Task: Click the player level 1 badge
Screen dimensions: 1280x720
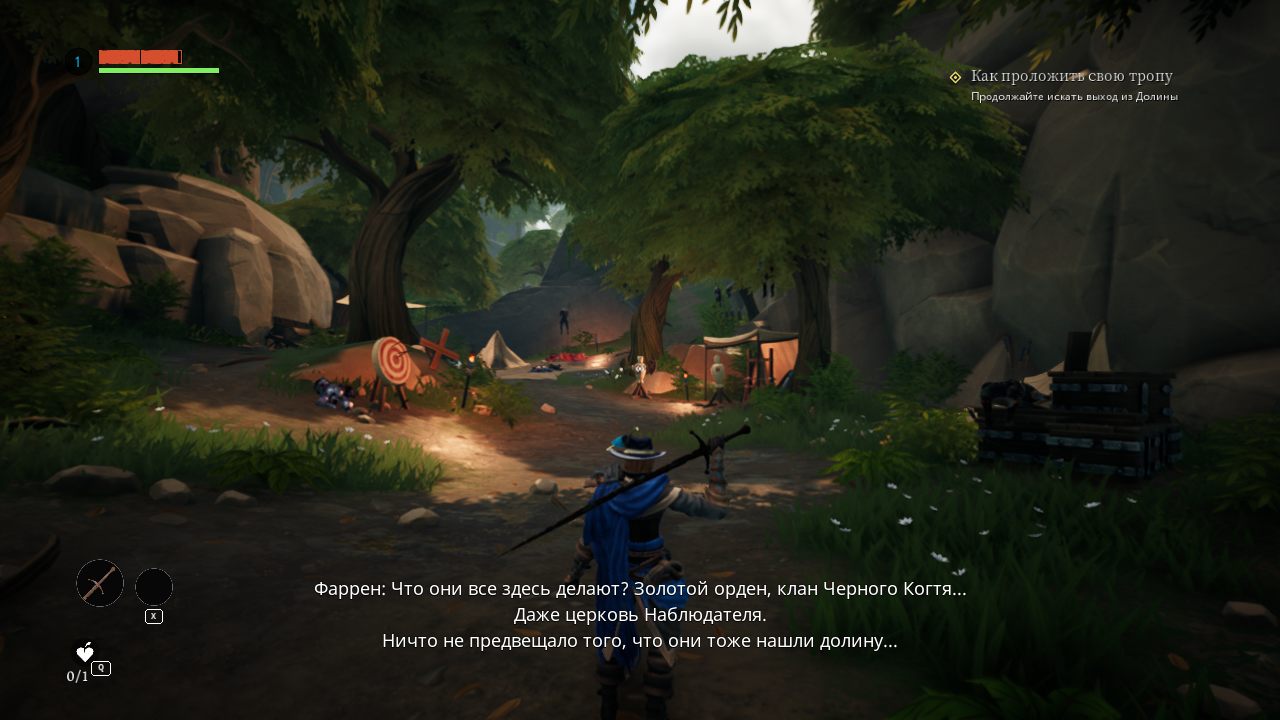Action: click(x=78, y=62)
